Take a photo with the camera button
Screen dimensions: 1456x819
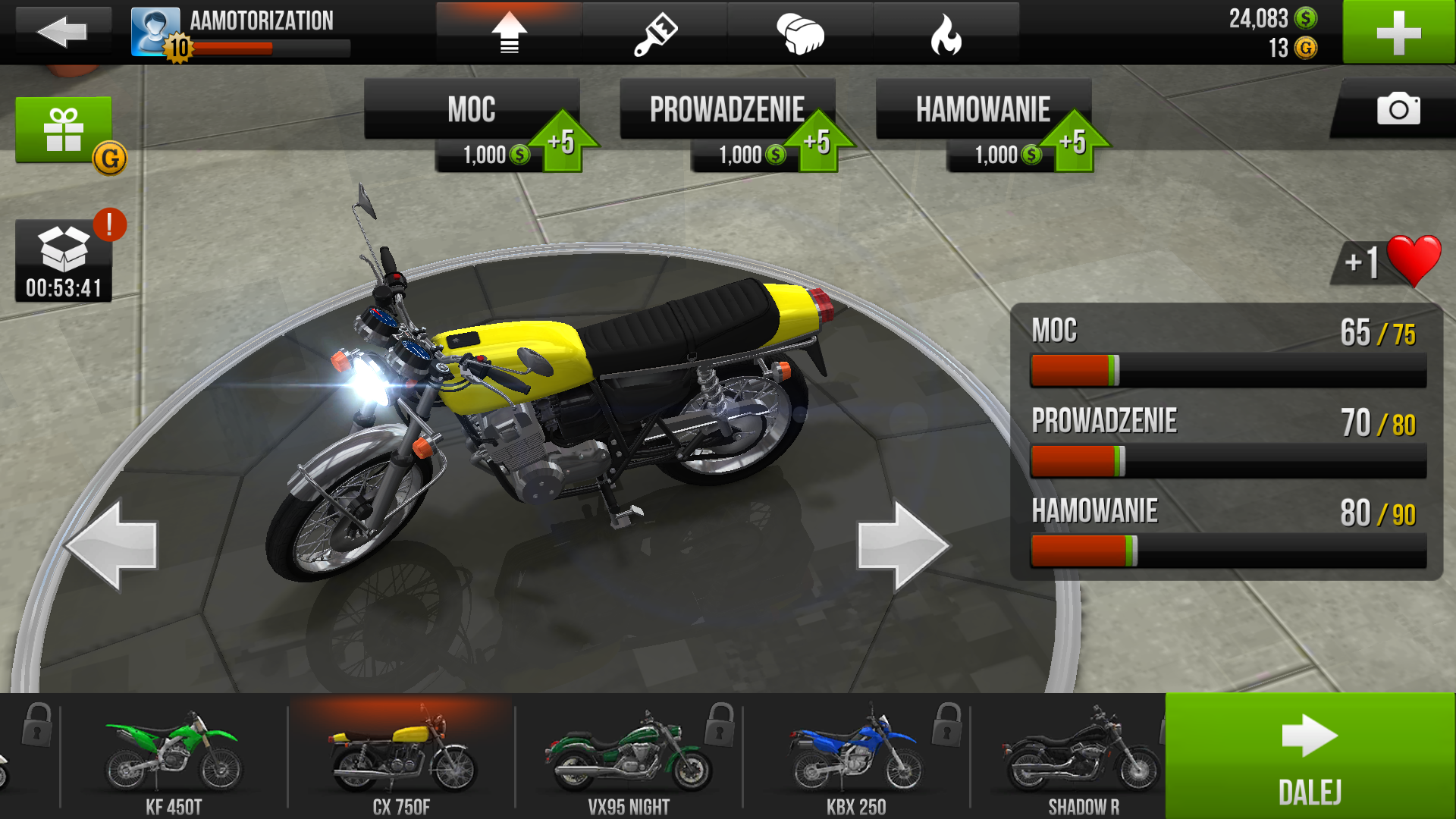click(x=1398, y=109)
